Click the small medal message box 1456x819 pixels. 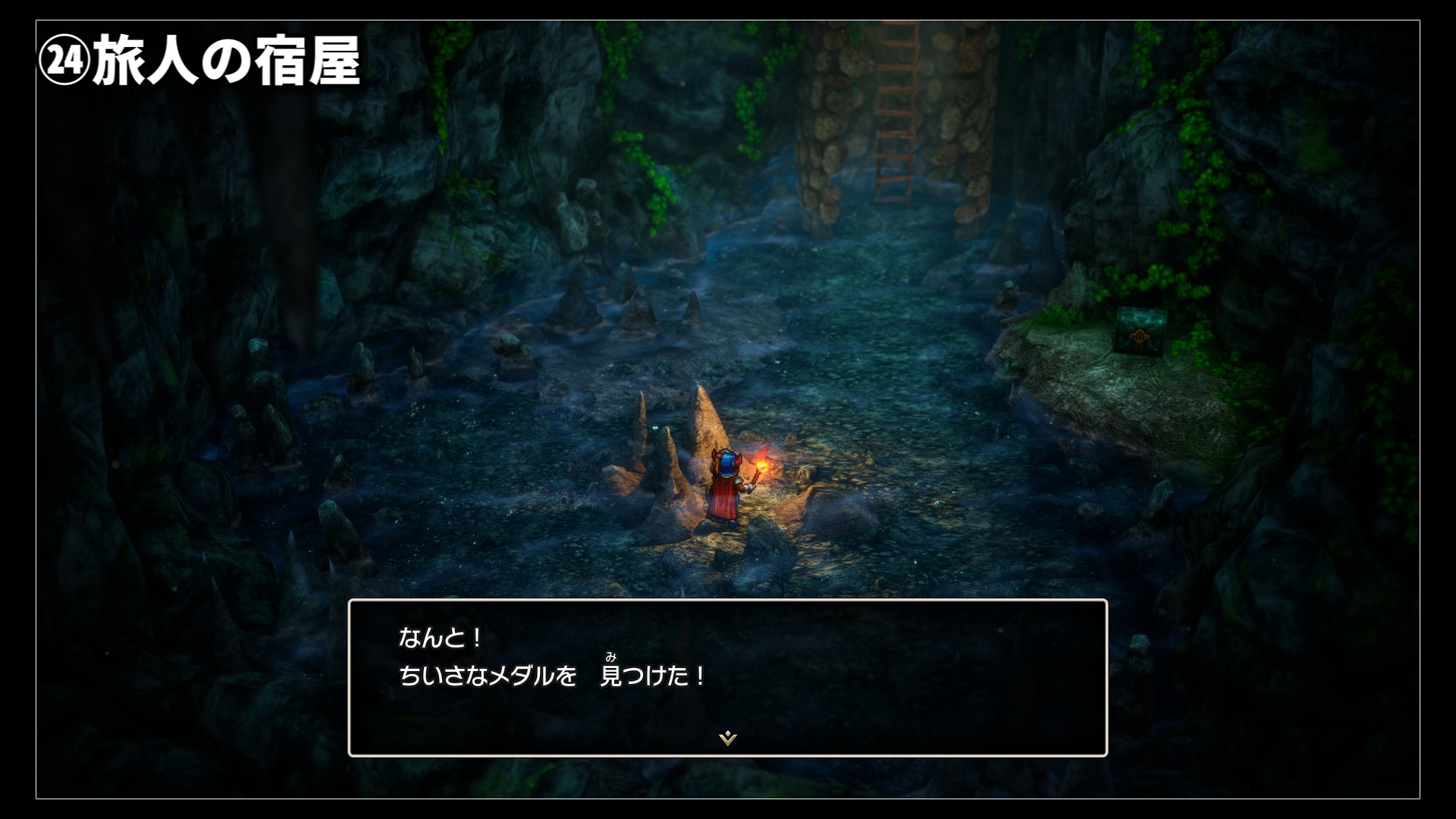[x=727, y=676]
